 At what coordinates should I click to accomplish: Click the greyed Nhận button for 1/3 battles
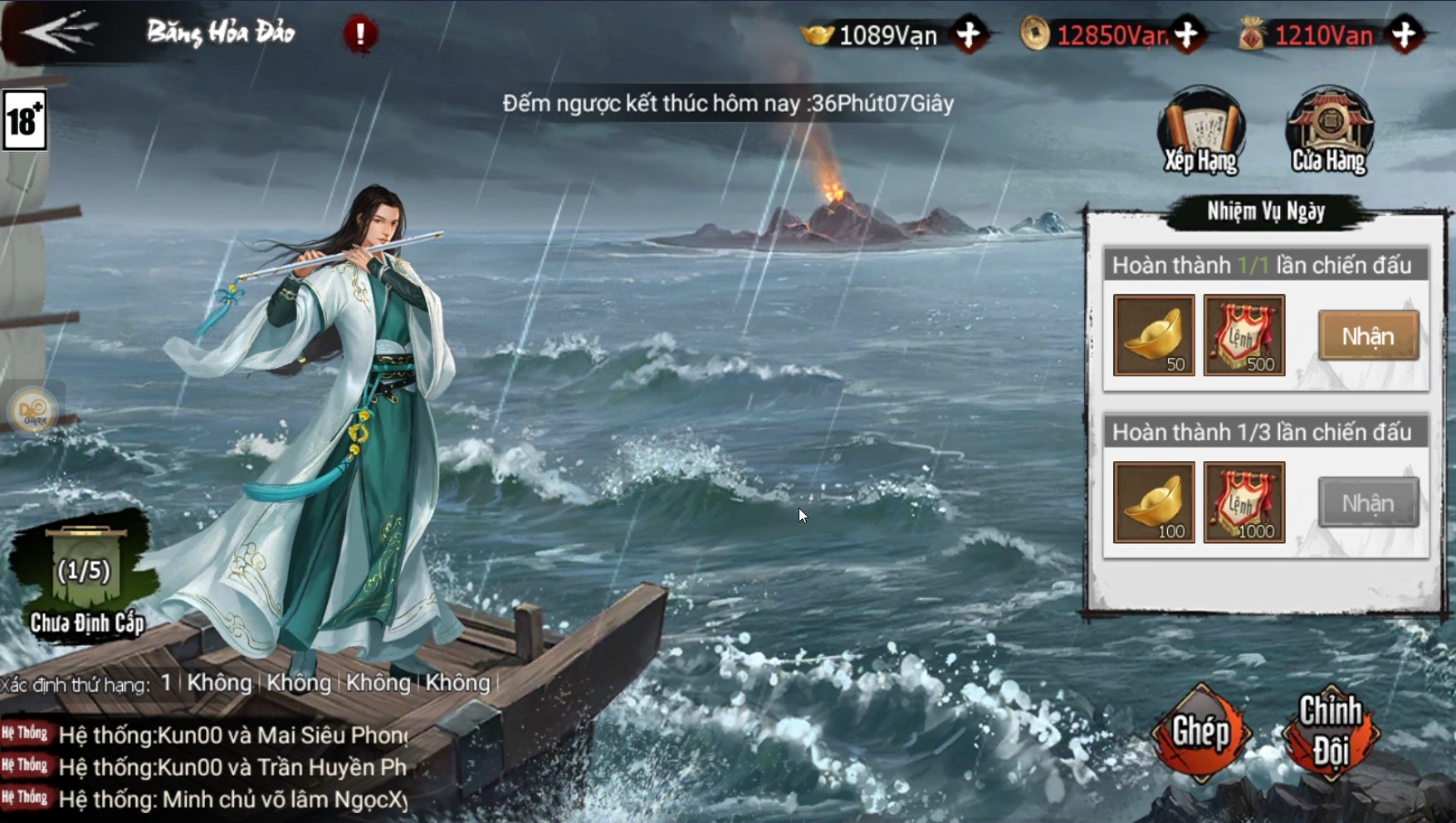click(1368, 502)
